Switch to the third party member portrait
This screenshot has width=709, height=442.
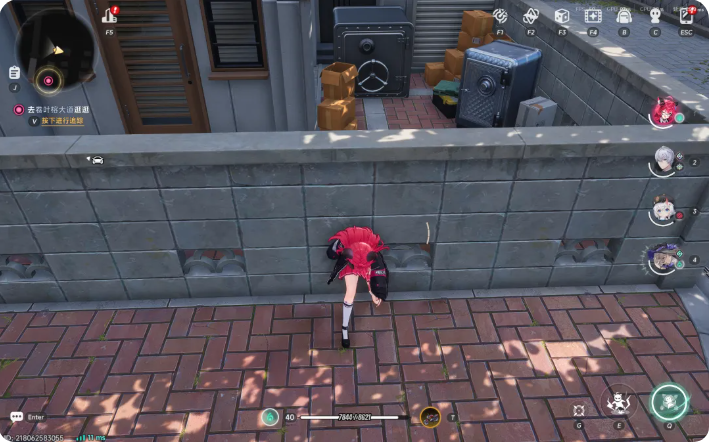click(664, 210)
